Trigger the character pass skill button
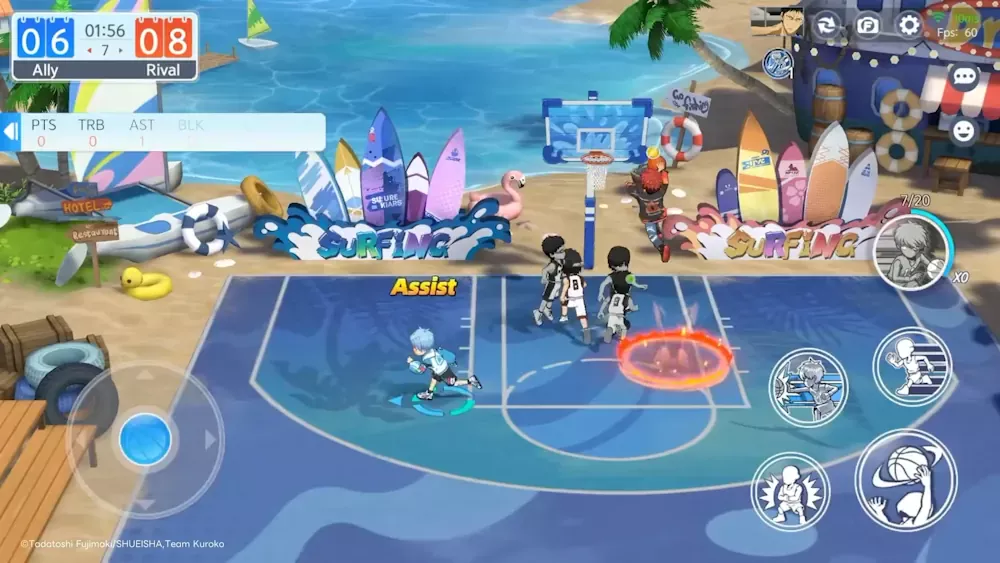The width and height of the screenshot is (1000, 563). [808, 387]
